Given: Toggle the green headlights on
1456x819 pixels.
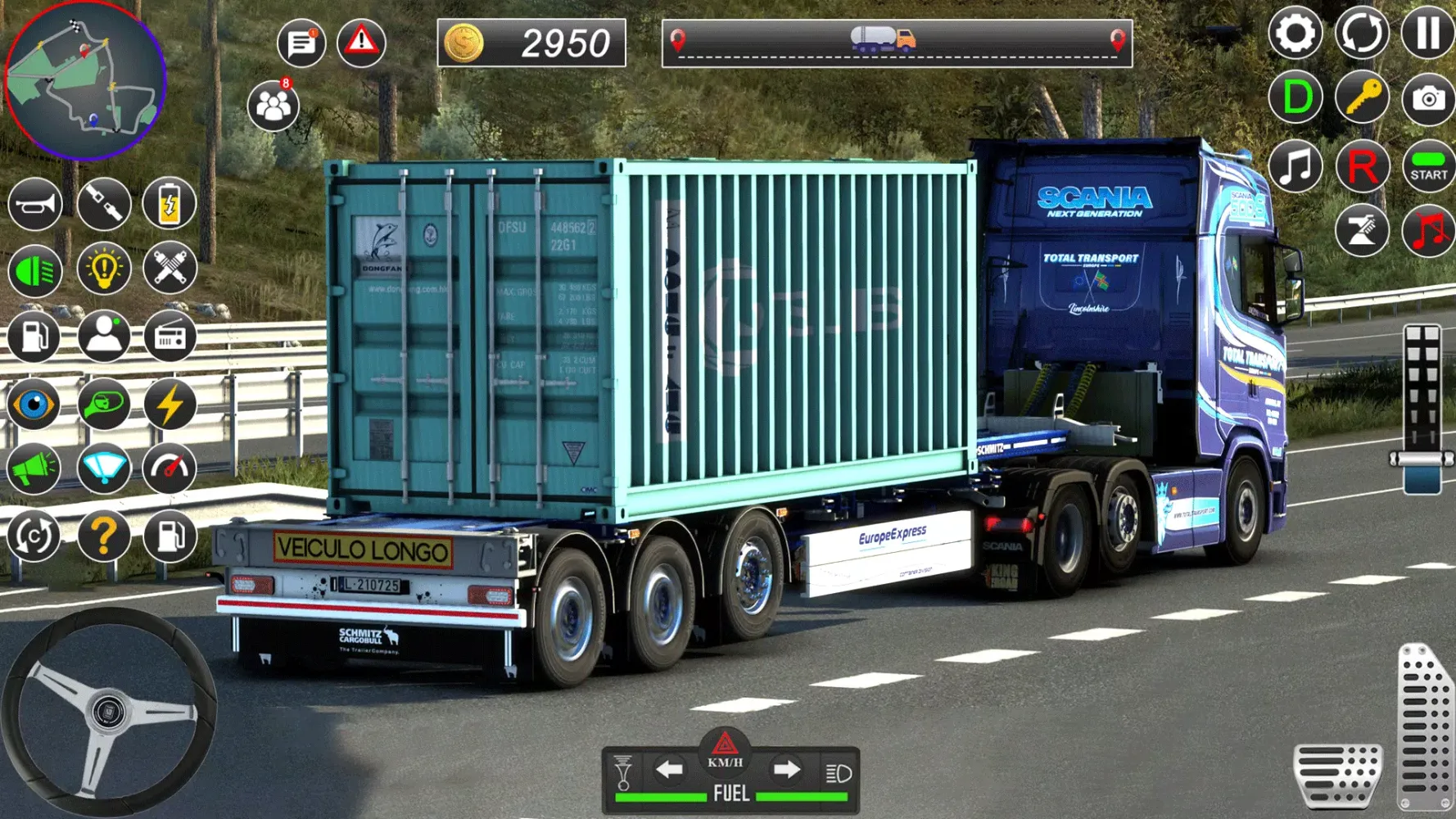Looking at the screenshot, I should point(34,270).
